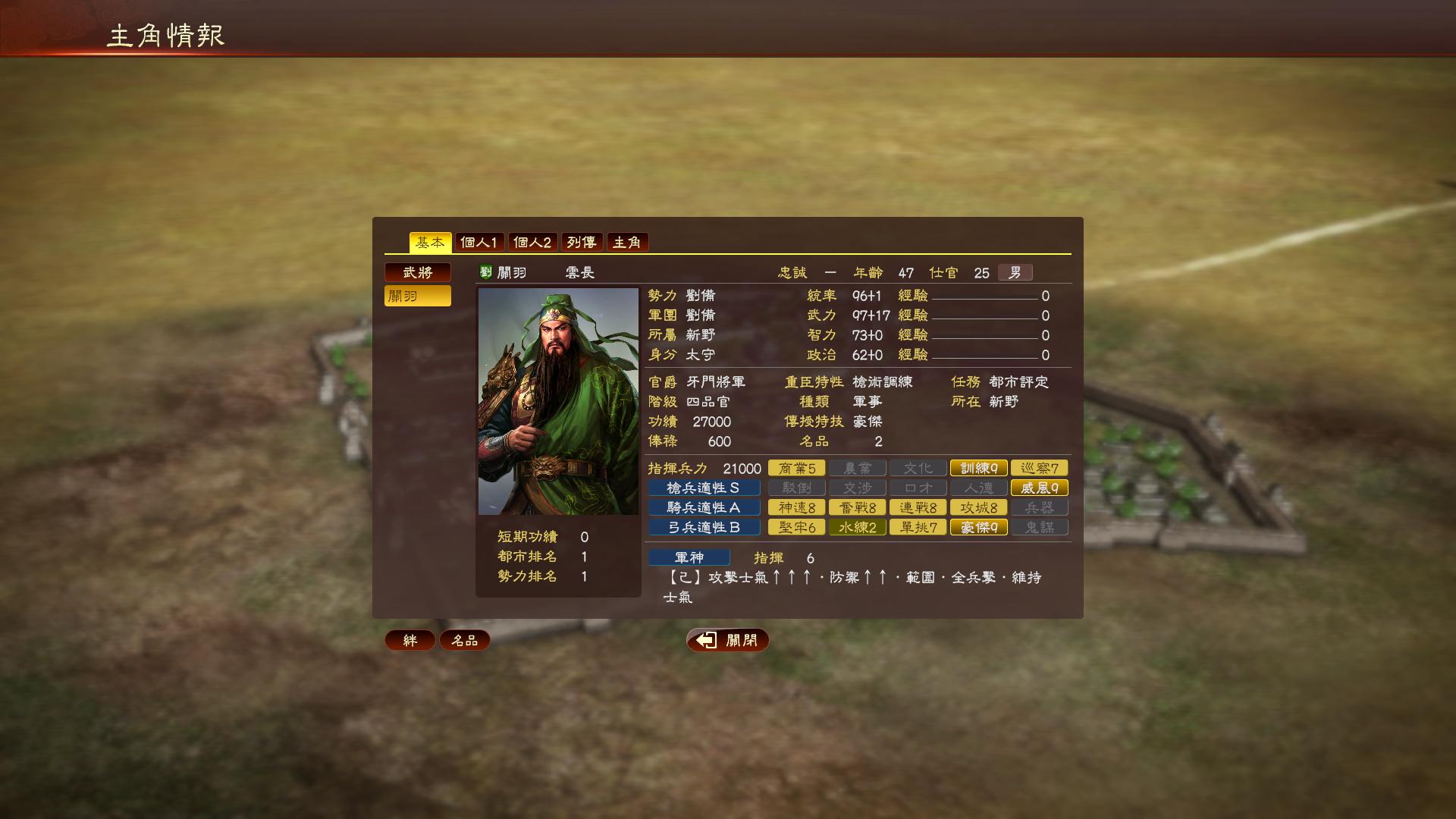Image resolution: width=1456 pixels, height=819 pixels.
Task: Click the 威風9 skill icon
Action: pos(1039,488)
